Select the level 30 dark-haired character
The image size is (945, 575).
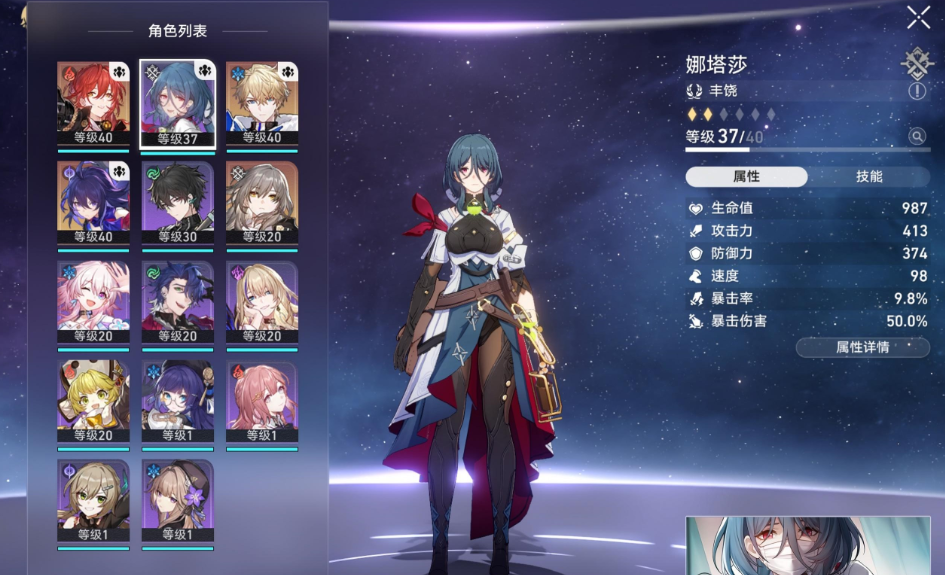pyautogui.click(x=178, y=202)
